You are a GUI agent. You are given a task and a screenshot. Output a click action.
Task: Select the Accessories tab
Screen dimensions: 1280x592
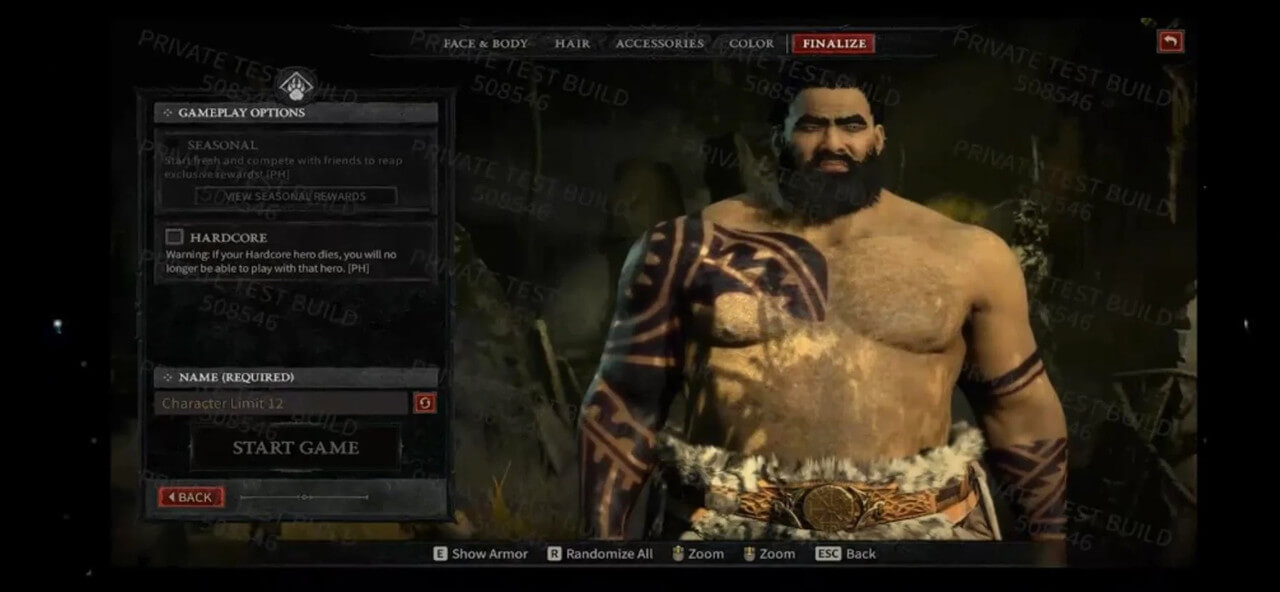(659, 44)
